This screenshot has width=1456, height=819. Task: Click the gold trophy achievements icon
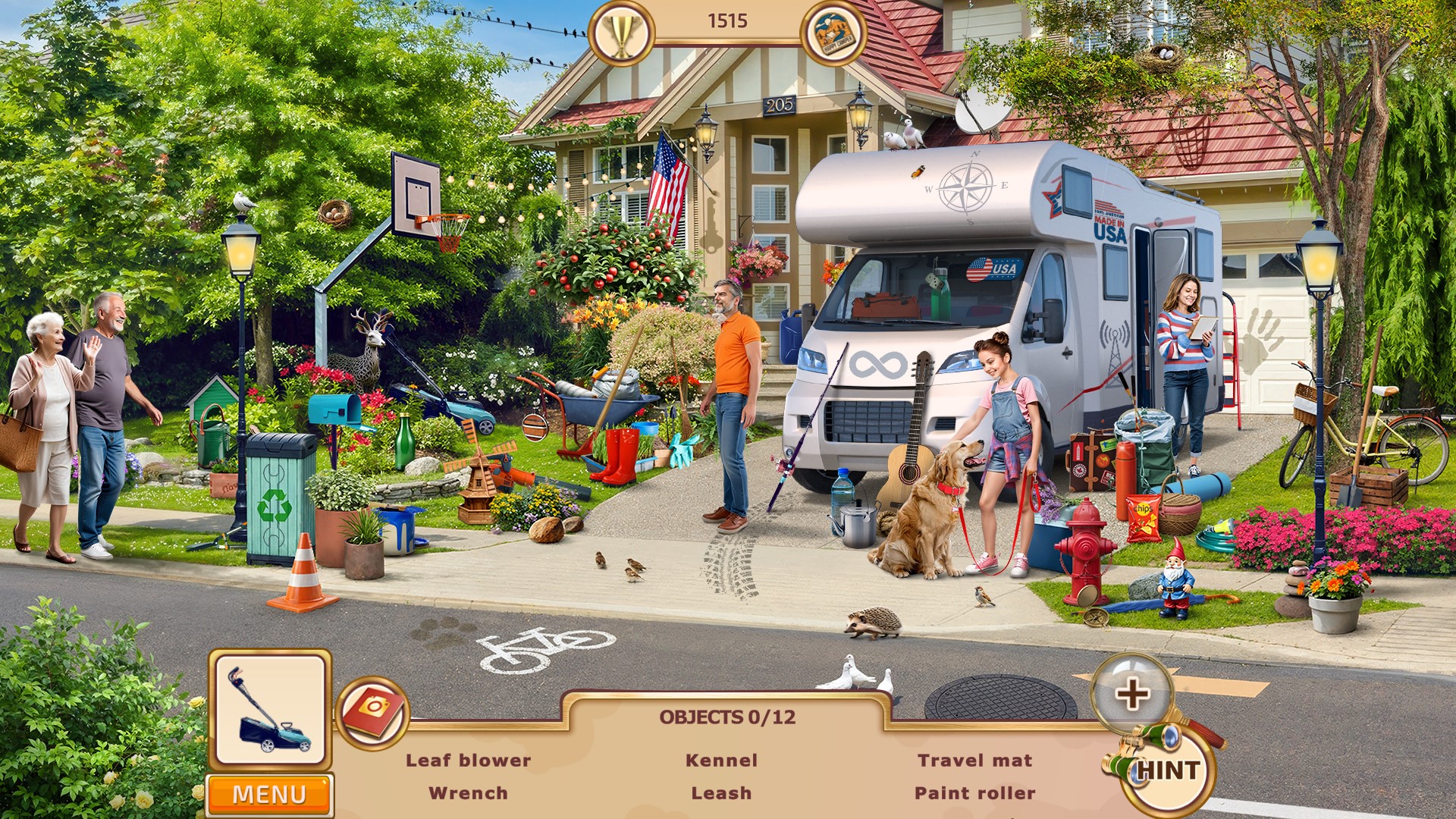tap(621, 33)
